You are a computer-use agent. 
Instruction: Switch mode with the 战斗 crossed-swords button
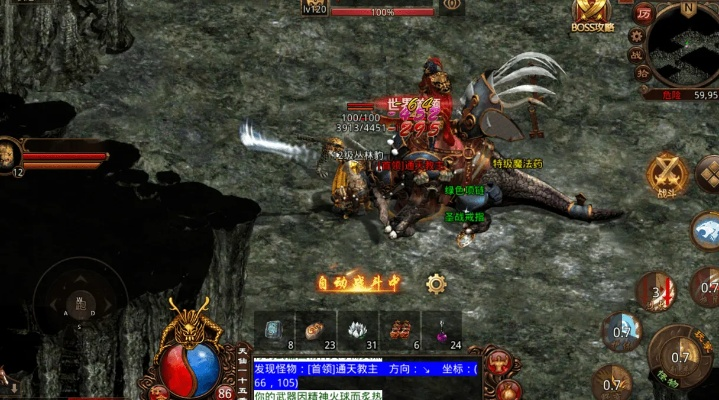[x=665, y=173]
